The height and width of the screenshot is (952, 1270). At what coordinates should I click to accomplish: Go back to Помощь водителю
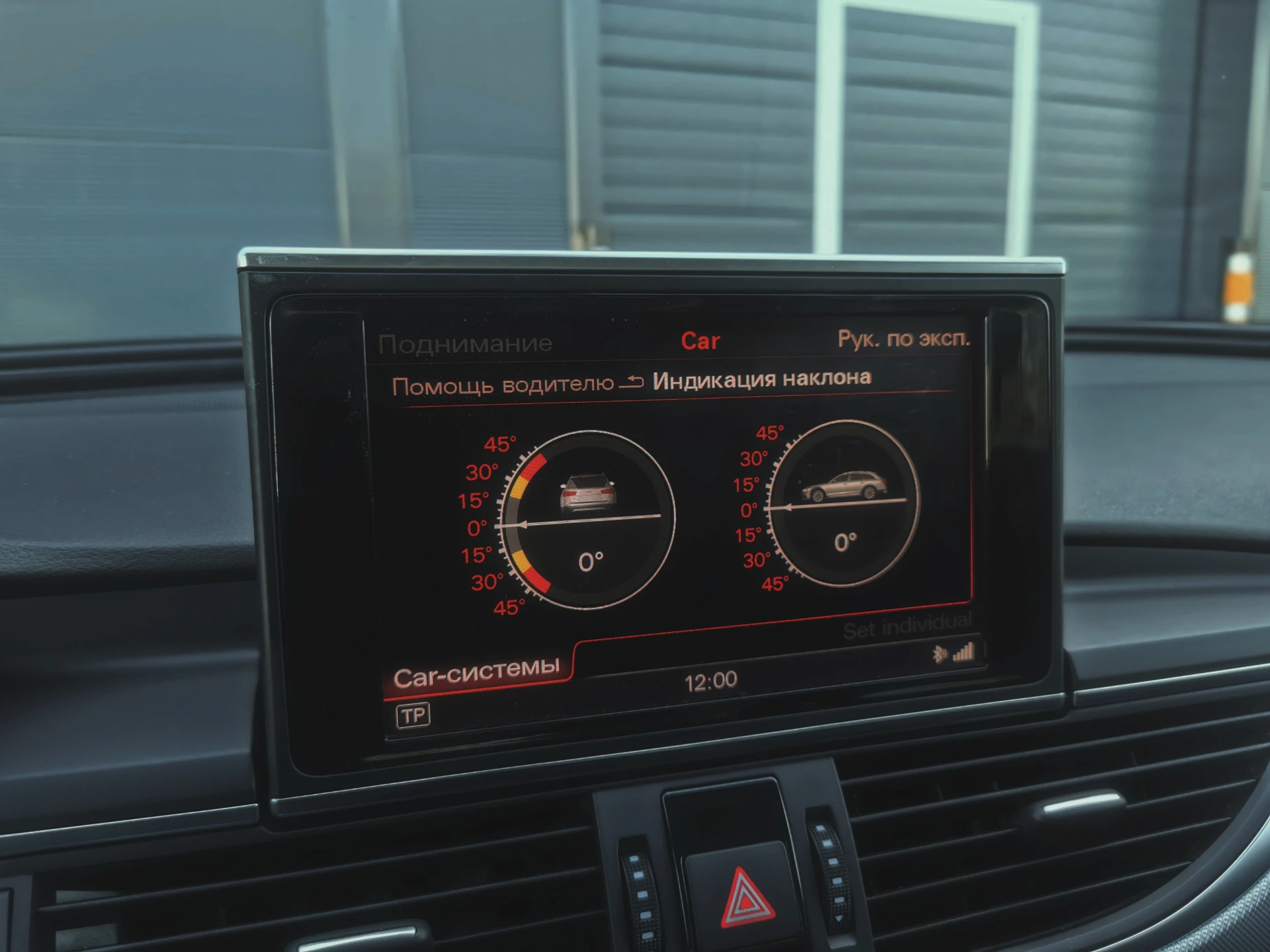tap(503, 385)
